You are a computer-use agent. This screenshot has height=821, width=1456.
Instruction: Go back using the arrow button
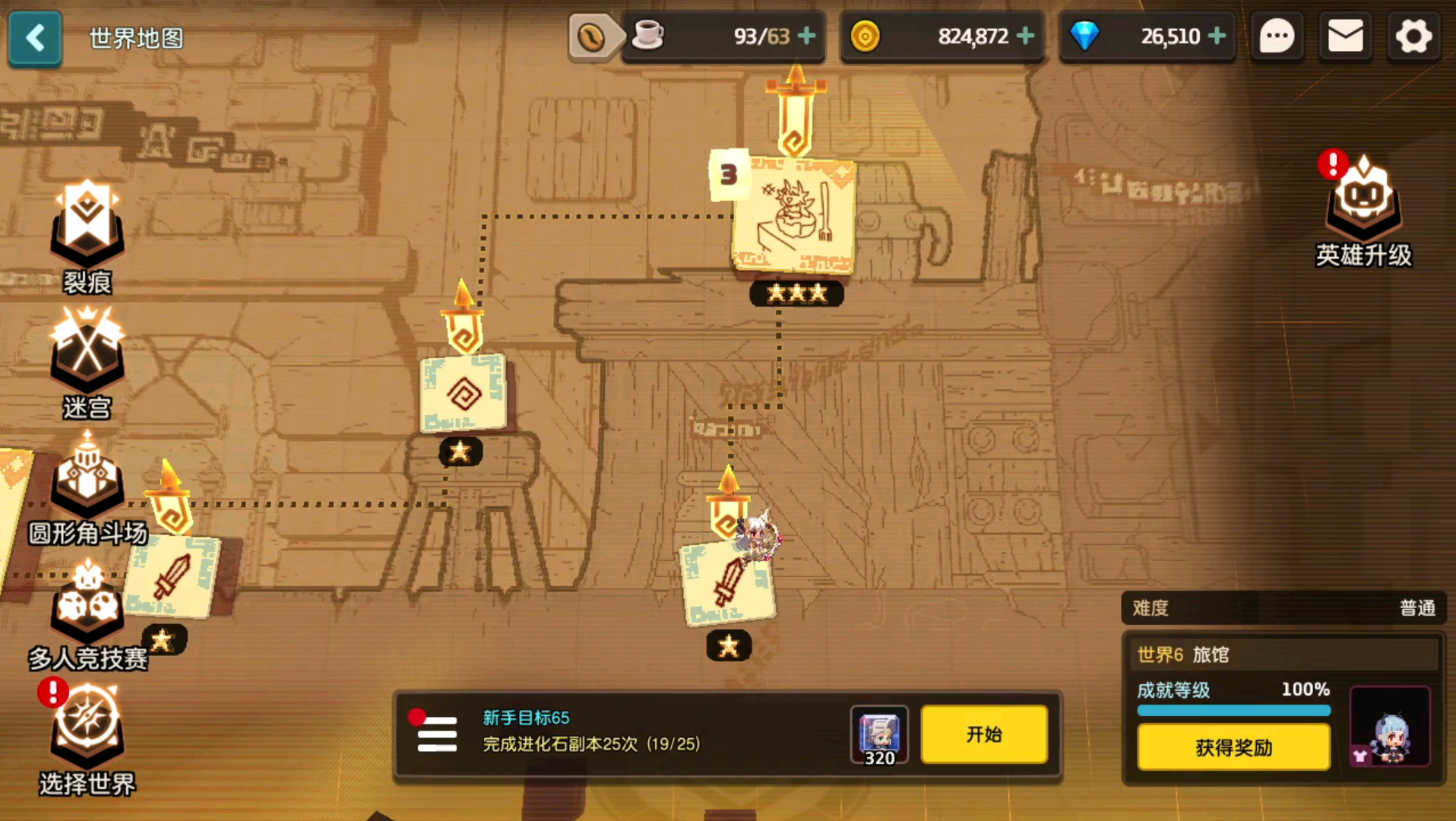click(35, 37)
